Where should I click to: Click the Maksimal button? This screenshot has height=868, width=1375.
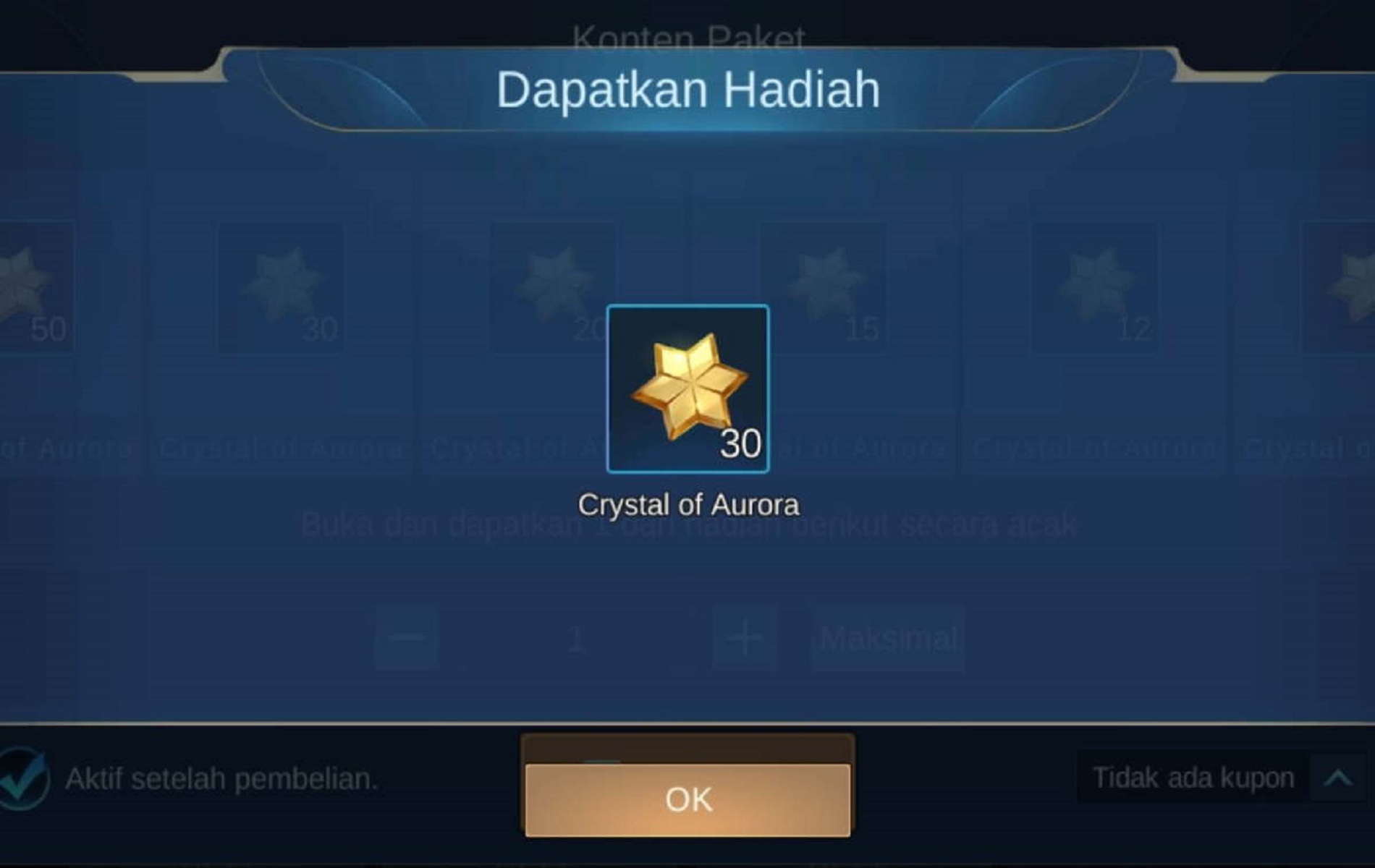tap(887, 638)
